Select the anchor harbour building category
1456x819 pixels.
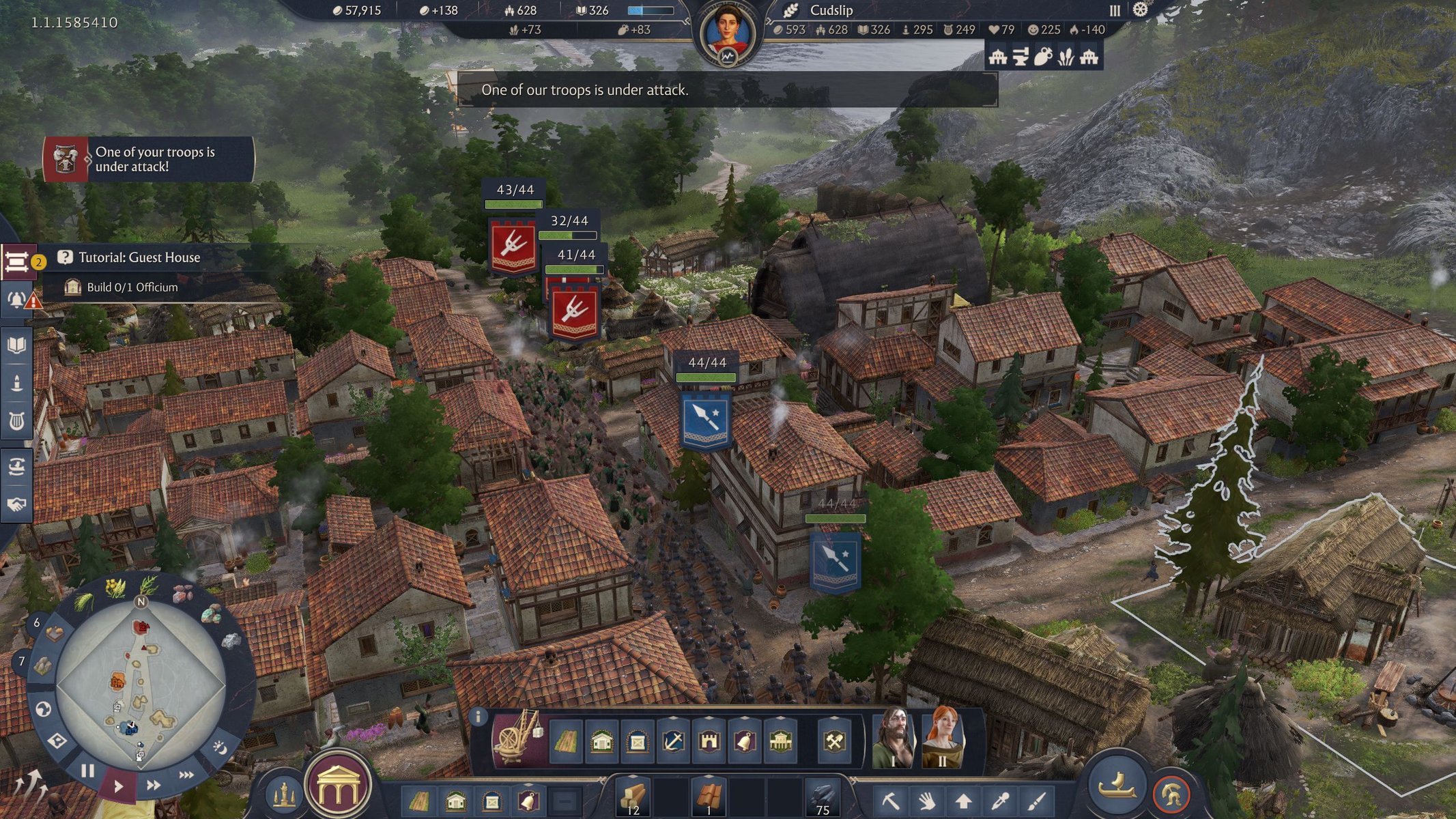point(673,741)
